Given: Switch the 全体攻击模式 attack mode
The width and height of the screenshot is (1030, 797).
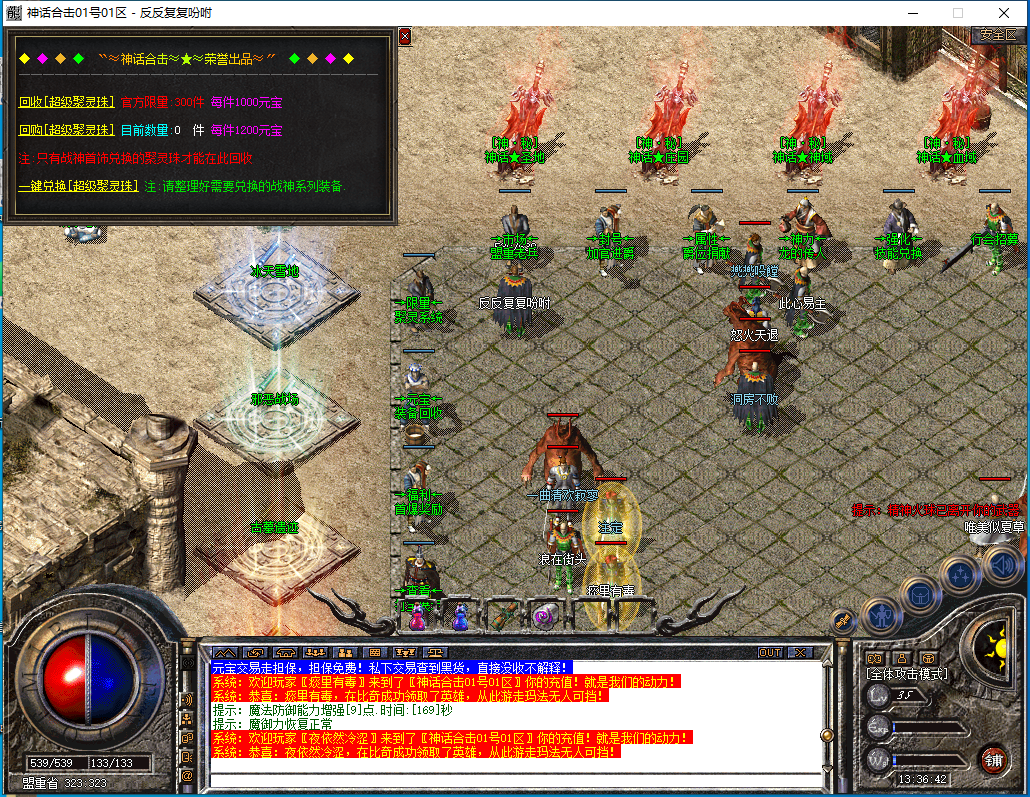Looking at the screenshot, I should [x=906, y=674].
